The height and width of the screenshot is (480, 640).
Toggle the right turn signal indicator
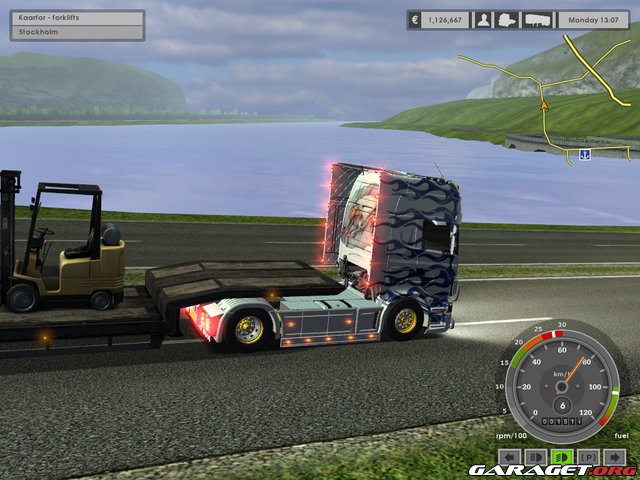point(617,456)
